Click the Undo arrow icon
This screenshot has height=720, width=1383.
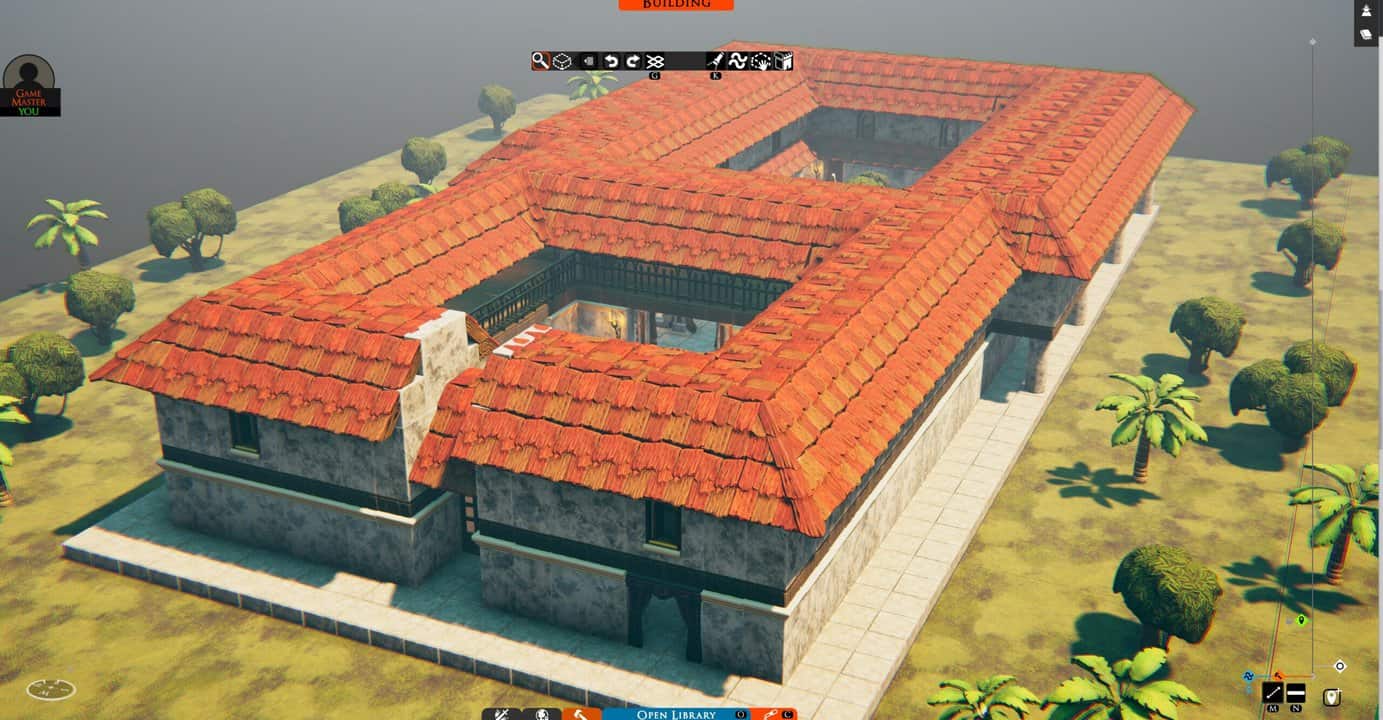click(611, 61)
